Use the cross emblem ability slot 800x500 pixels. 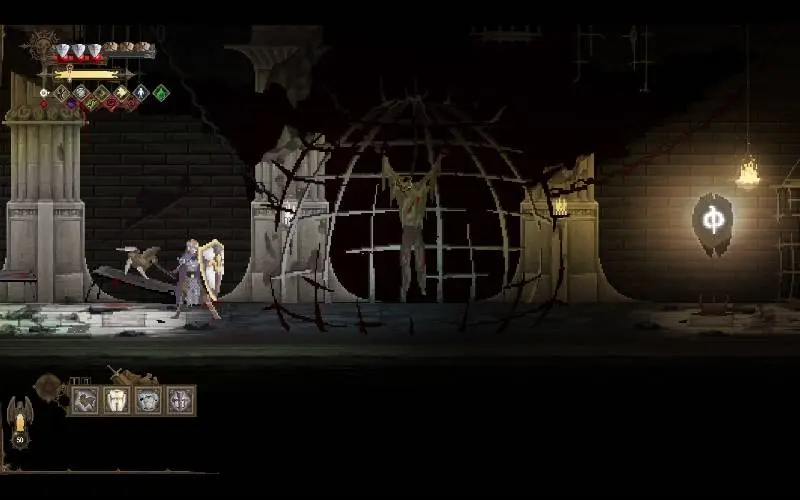(x=180, y=401)
